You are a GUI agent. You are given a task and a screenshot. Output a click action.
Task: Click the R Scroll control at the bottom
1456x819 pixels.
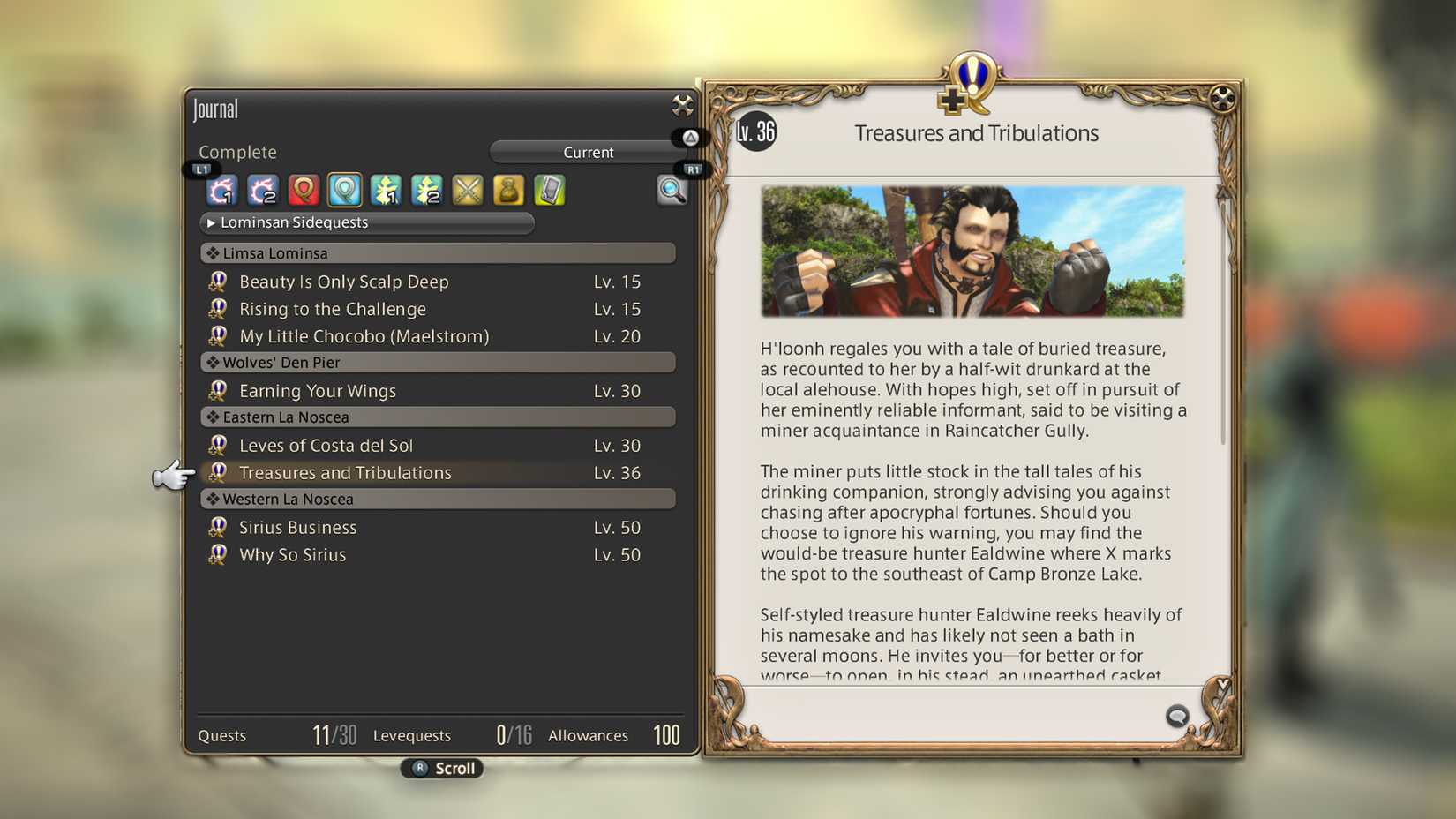coord(441,768)
